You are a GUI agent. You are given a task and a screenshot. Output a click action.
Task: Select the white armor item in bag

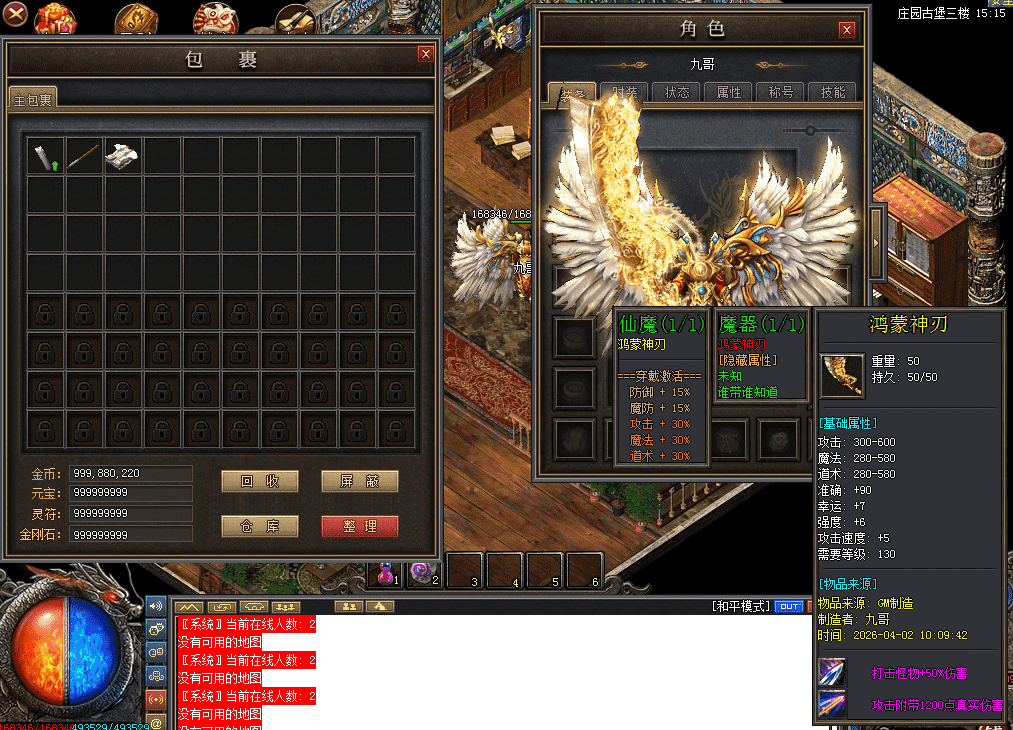pyautogui.click(x=123, y=156)
